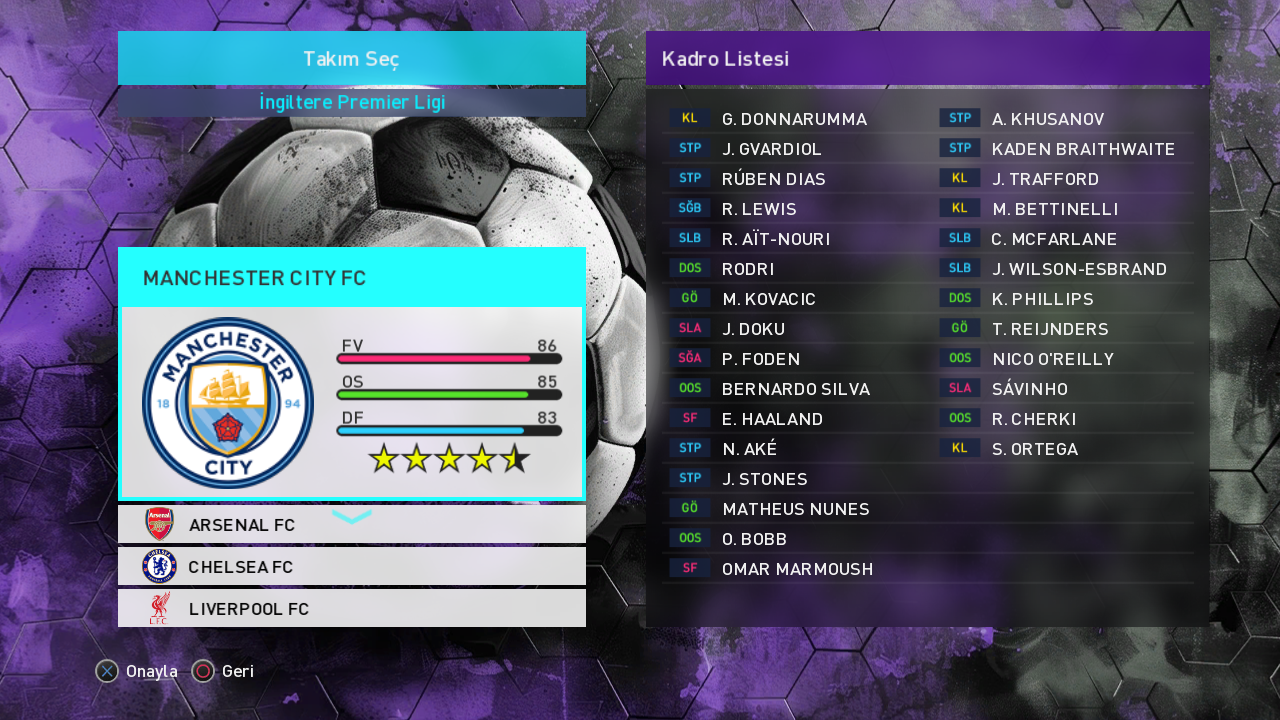The image size is (1280, 720).
Task: Choose Nico O'Reilly's squad row
Action: pos(1053,359)
